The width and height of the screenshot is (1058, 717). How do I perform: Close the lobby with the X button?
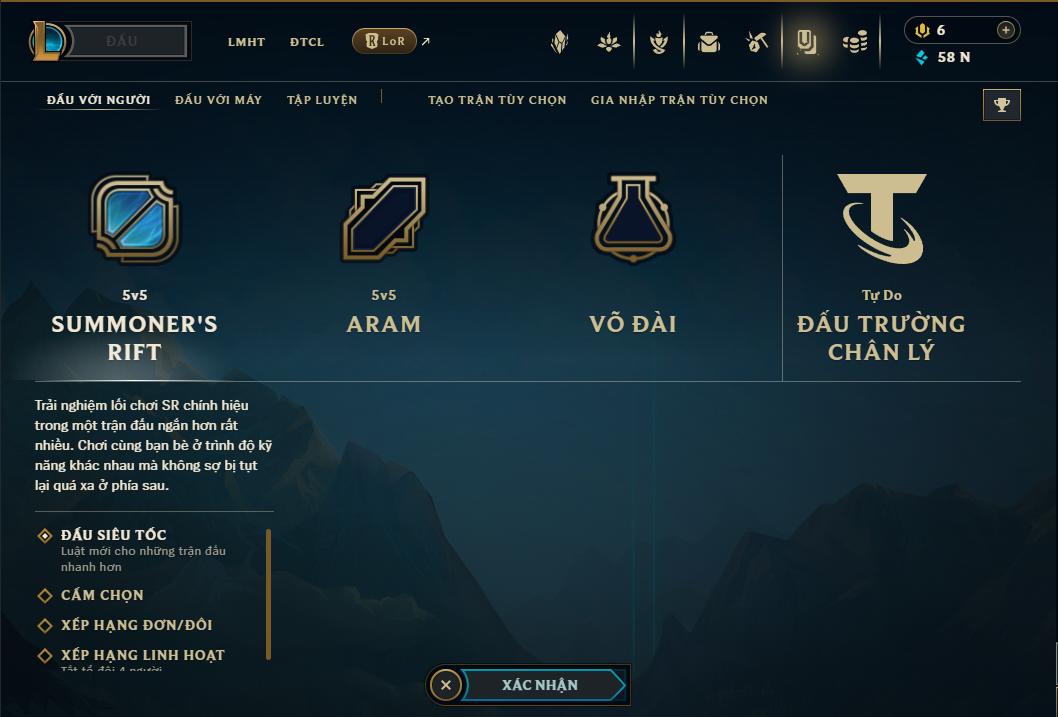pyautogui.click(x=446, y=685)
